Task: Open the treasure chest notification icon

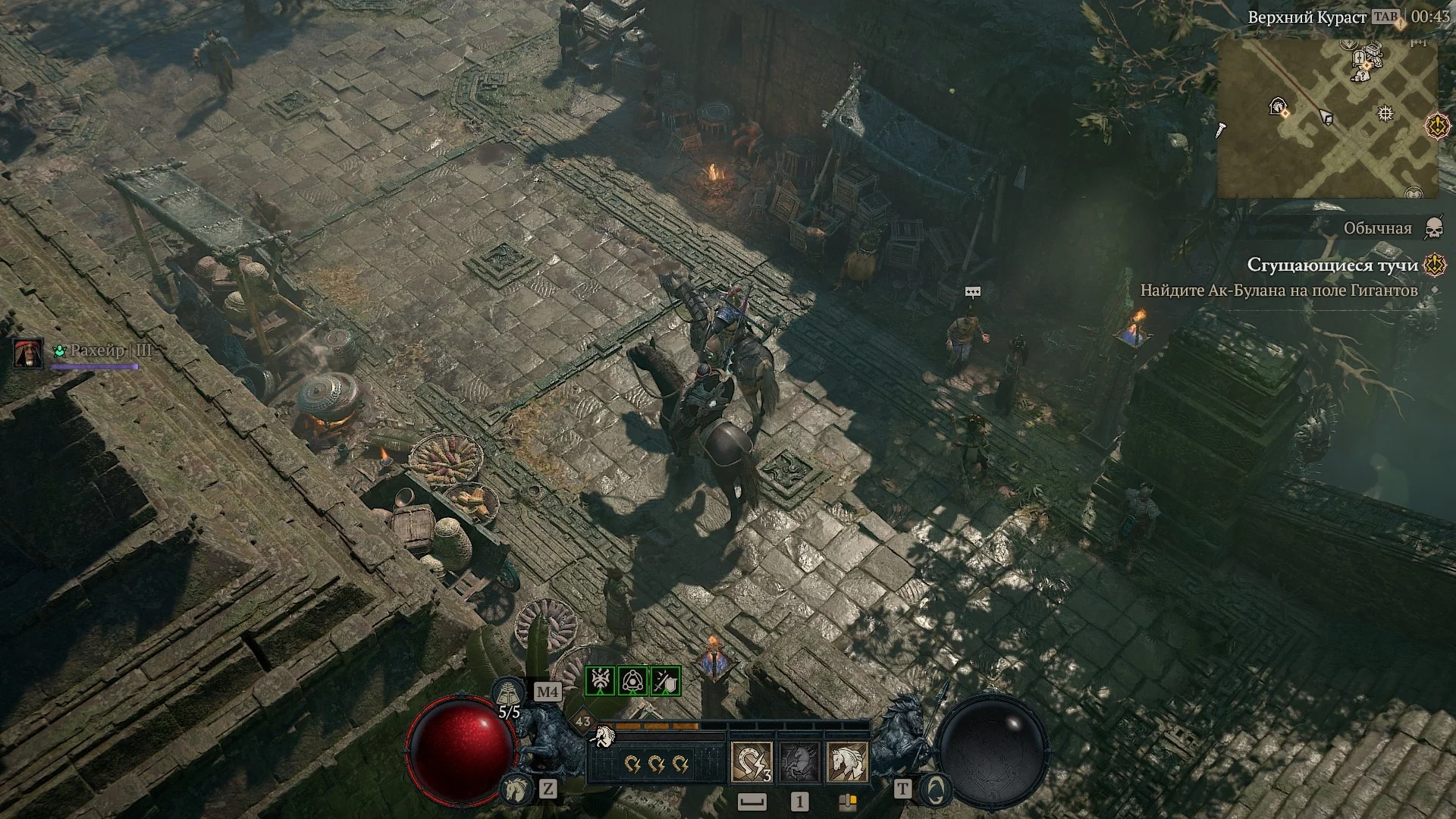Action: tap(847, 802)
